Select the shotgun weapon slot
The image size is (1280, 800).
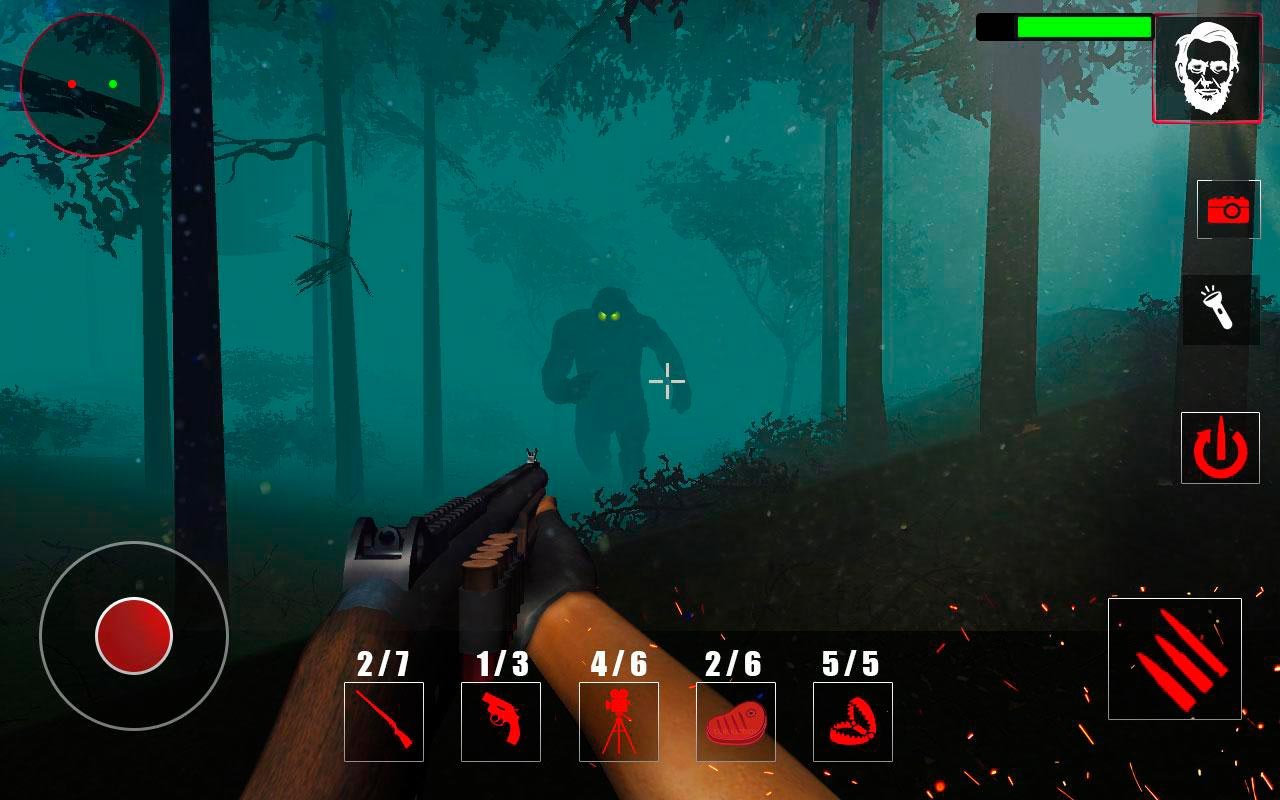point(384,721)
